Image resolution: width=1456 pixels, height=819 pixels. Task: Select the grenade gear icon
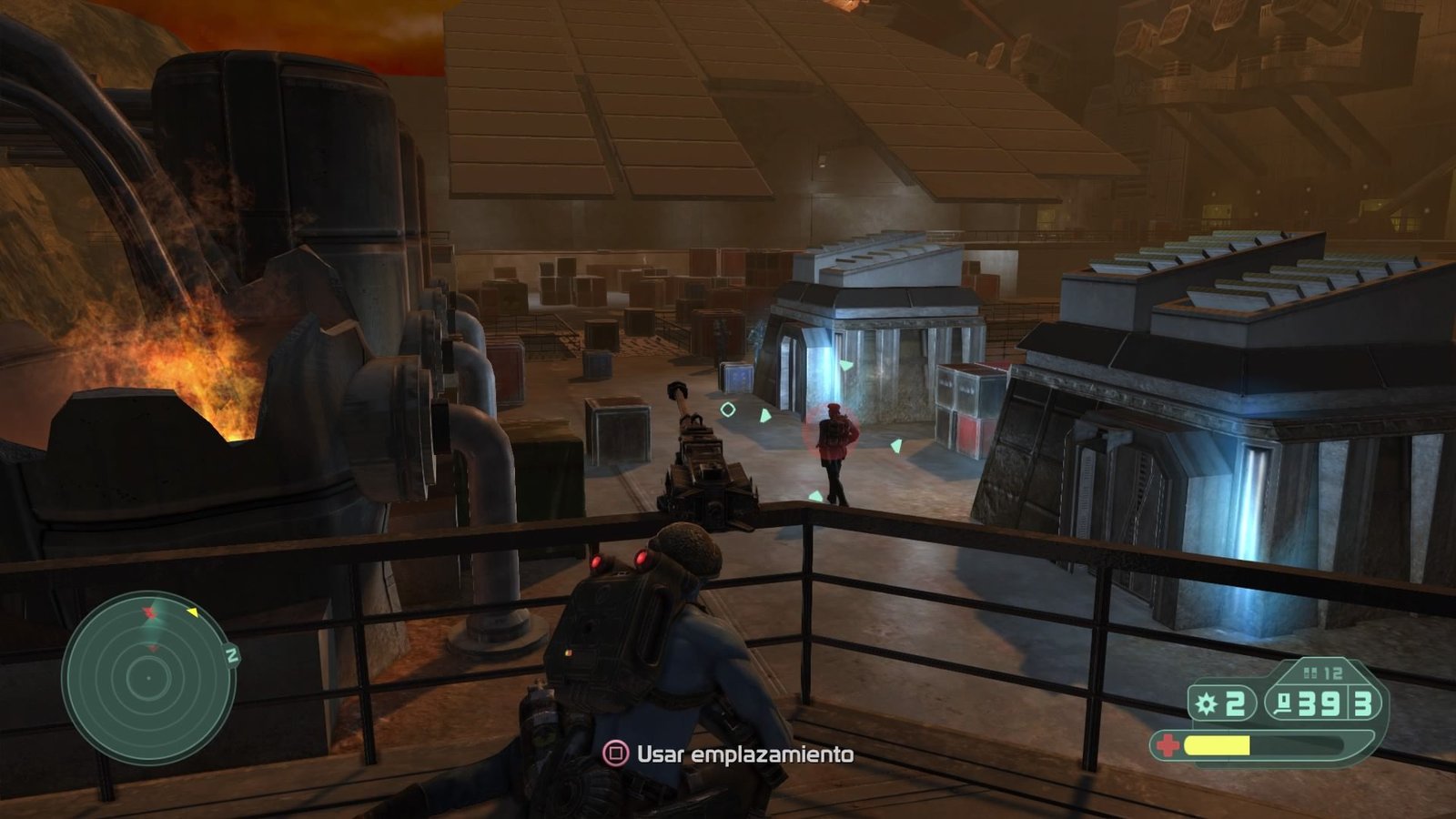(x=1207, y=703)
